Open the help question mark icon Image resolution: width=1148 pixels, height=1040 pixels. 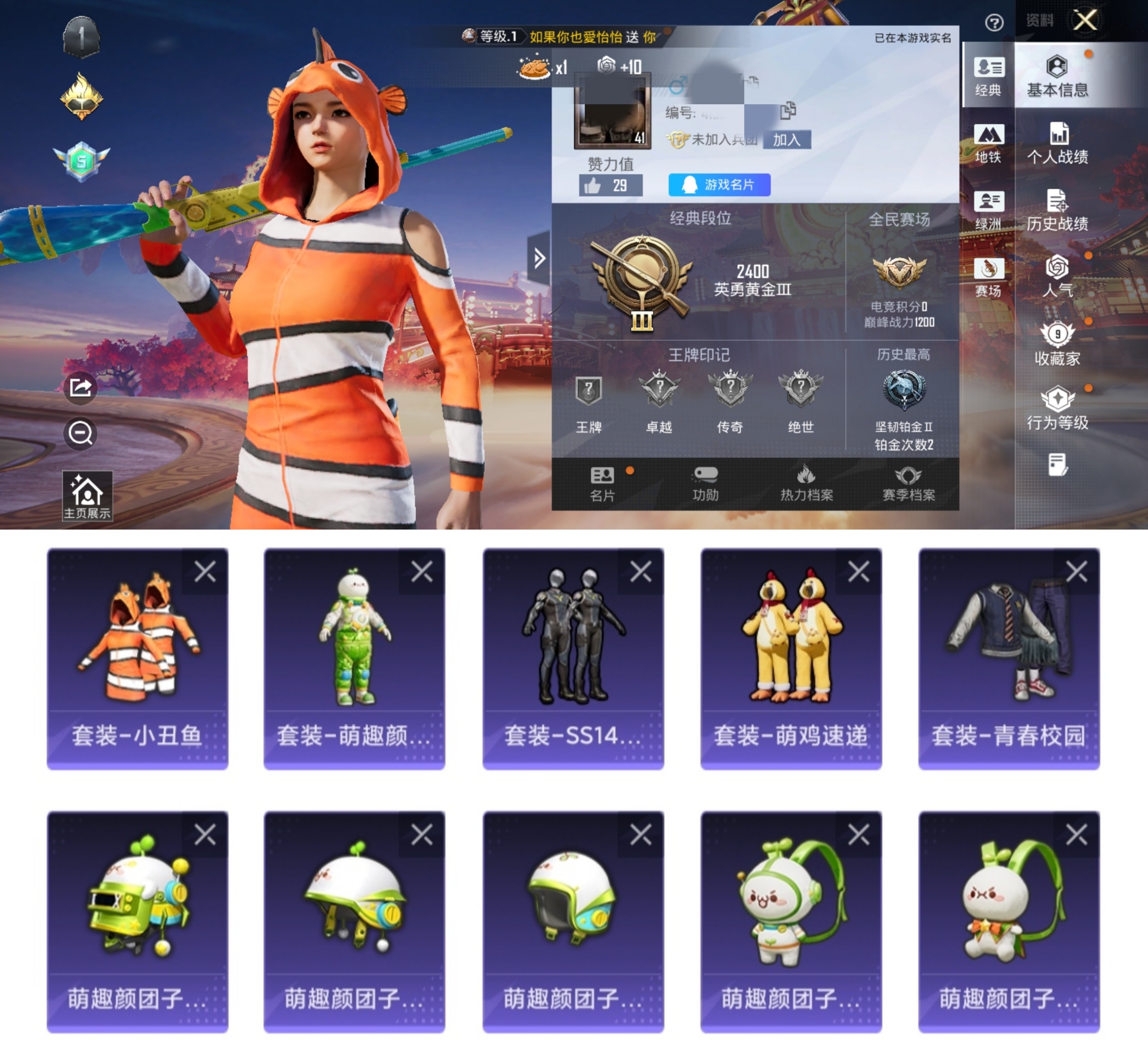point(994,23)
